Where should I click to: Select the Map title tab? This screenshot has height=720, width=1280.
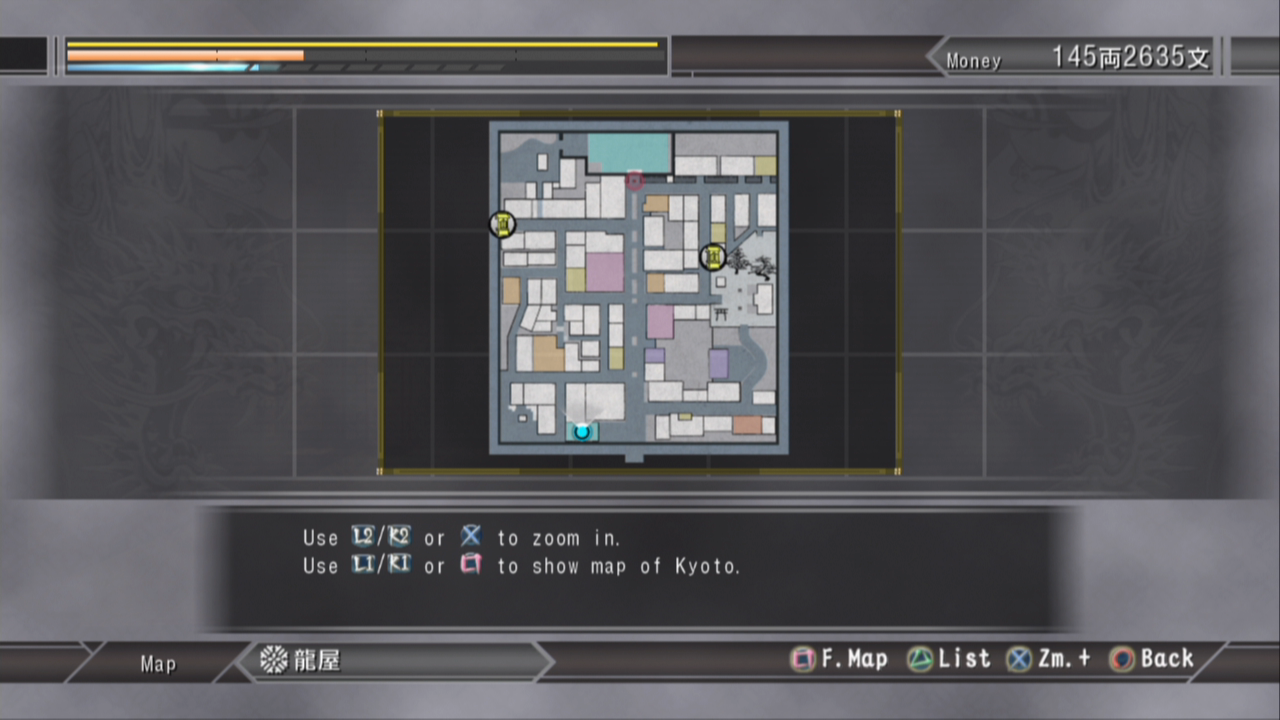pos(158,664)
